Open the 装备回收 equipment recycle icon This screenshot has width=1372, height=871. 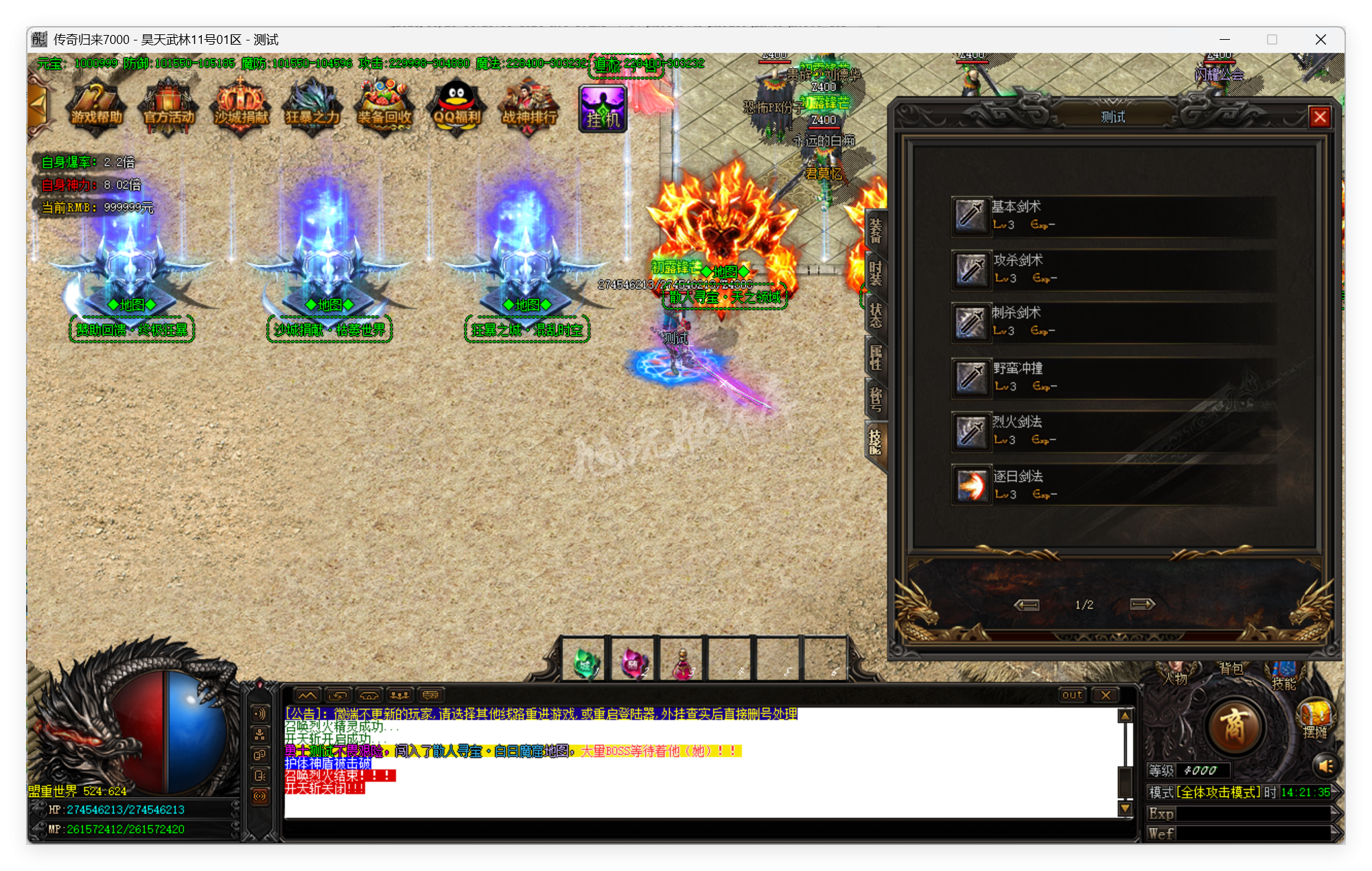pos(384,108)
